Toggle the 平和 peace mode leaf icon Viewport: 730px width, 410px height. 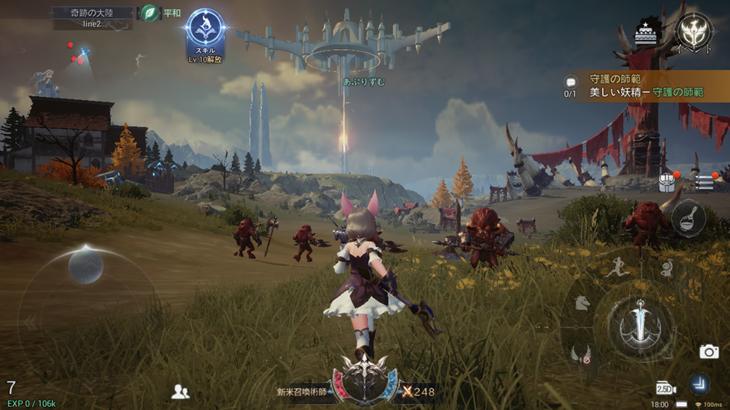(150, 13)
